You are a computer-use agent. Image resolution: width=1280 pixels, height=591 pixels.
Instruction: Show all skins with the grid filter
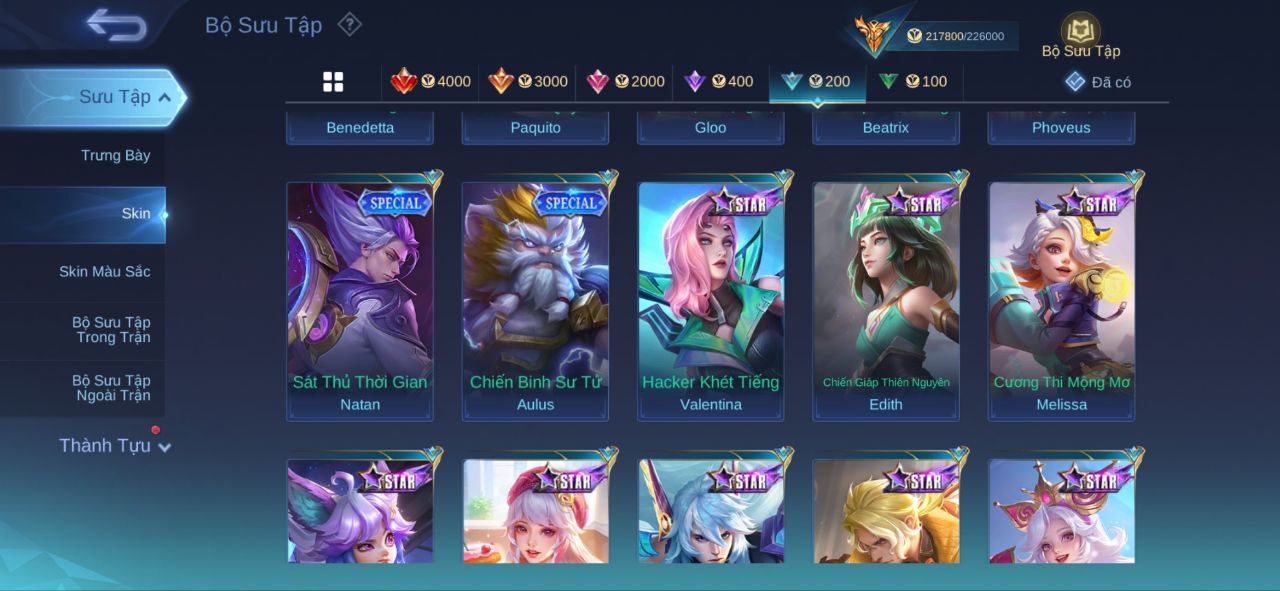tap(333, 82)
